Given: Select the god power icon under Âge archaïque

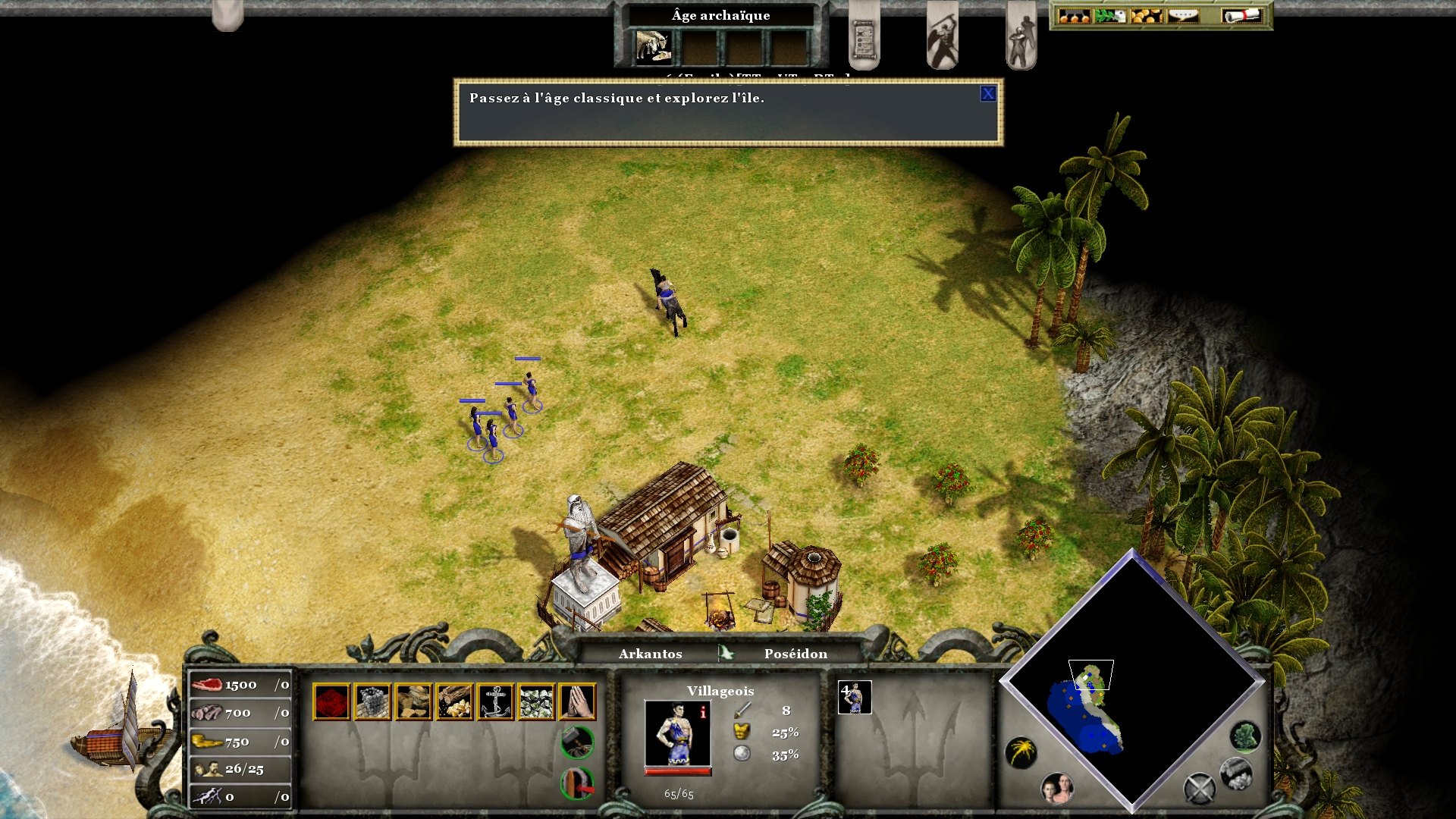Looking at the screenshot, I should coord(653,47).
